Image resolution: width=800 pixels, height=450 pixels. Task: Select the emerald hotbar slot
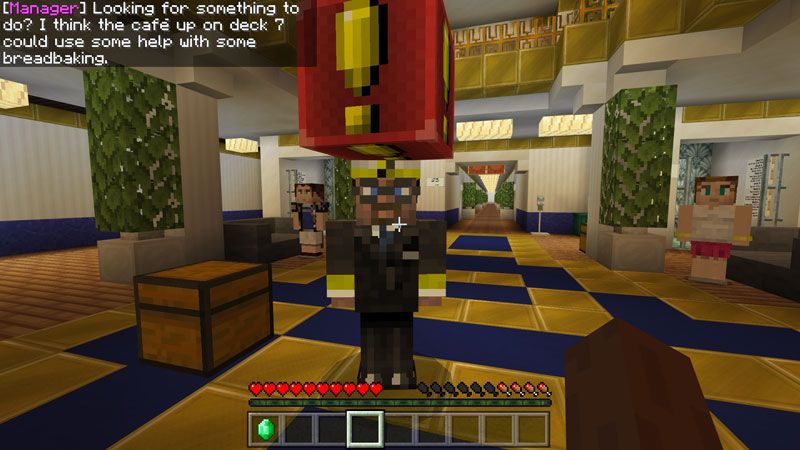(265, 428)
